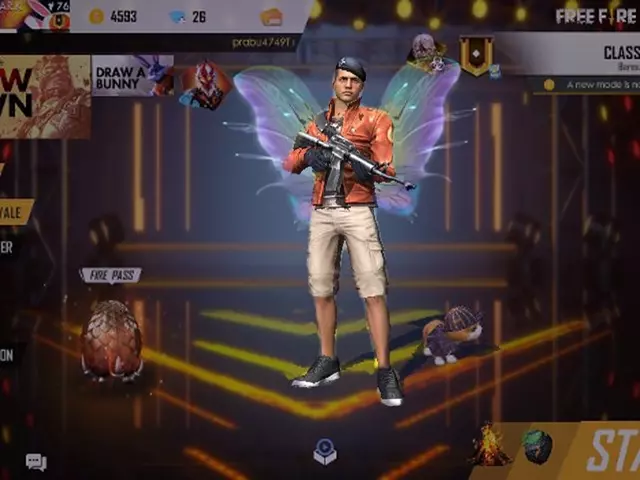The image size is (640, 480).
Task: Click the blue emblem icon below the character
Action: click(x=325, y=452)
